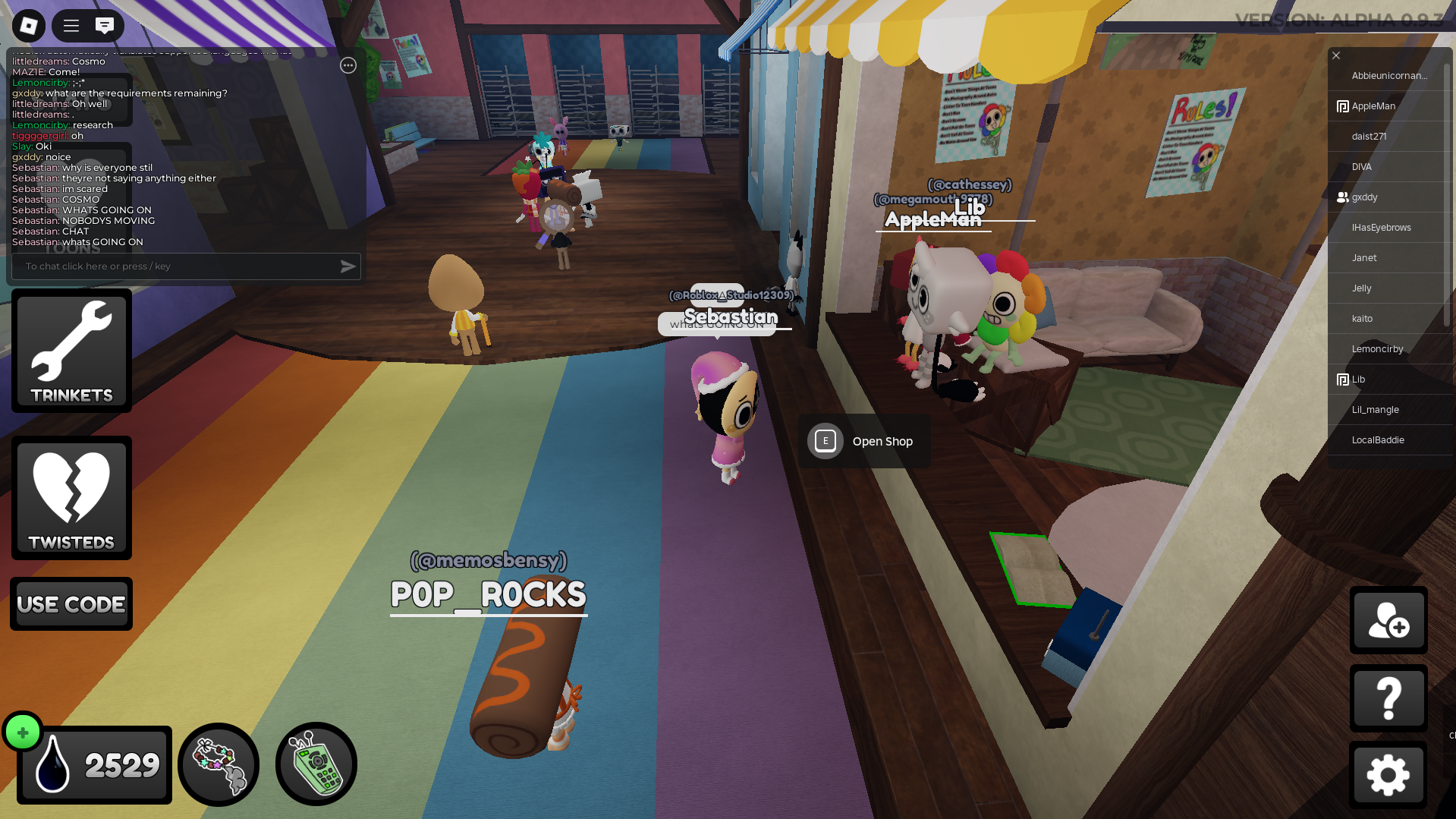Click the Use Code button
Image resolution: width=1456 pixels, height=819 pixels.
coord(71,604)
